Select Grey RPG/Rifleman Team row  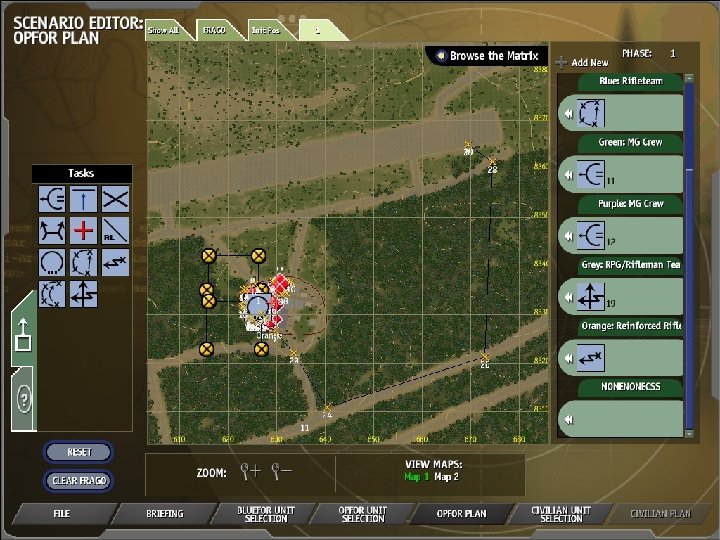(618, 296)
